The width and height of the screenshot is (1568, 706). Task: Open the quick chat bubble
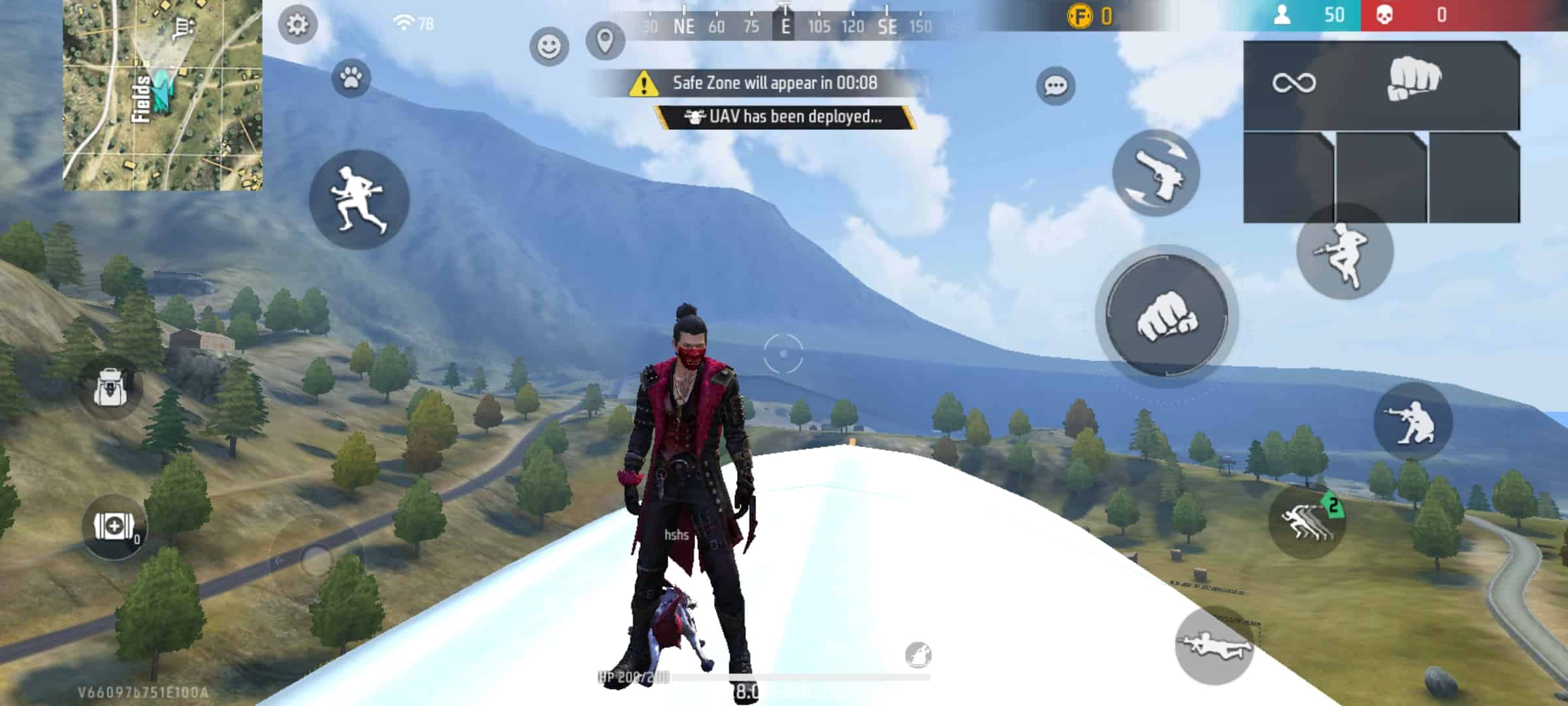click(1055, 86)
